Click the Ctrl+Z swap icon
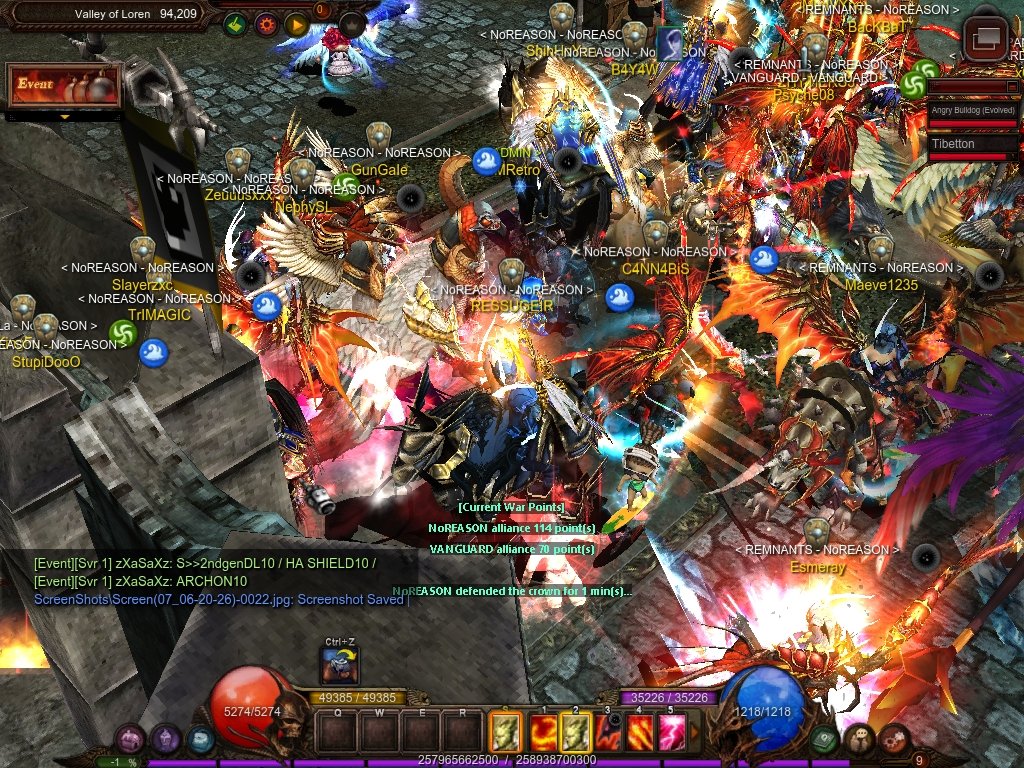Image resolution: width=1024 pixels, height=768 pixels. 340,665
